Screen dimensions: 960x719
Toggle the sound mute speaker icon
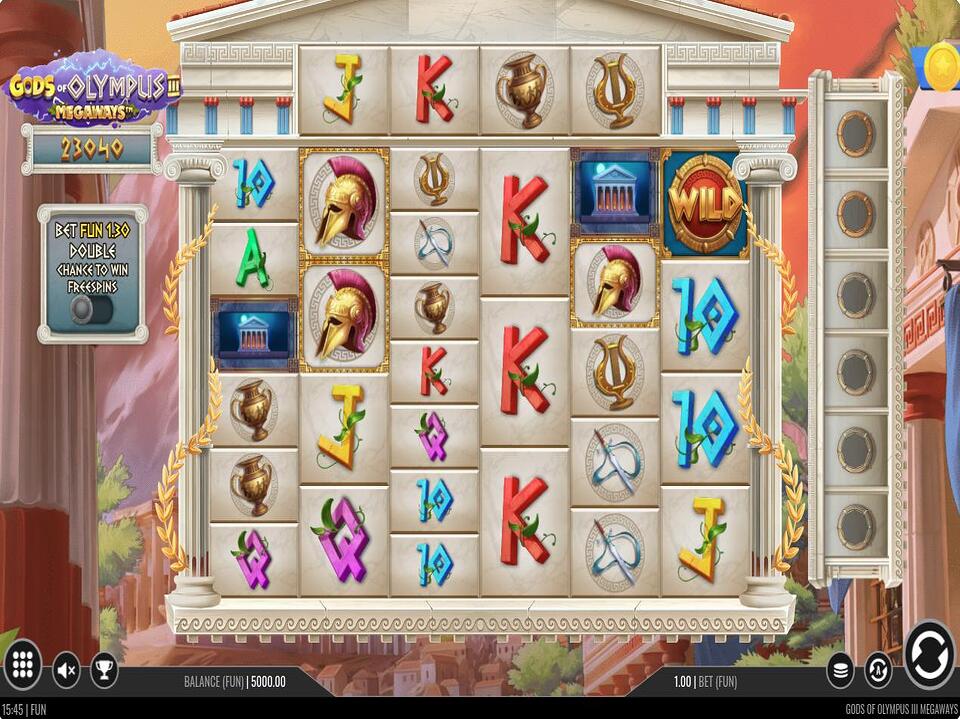point(66,668)
